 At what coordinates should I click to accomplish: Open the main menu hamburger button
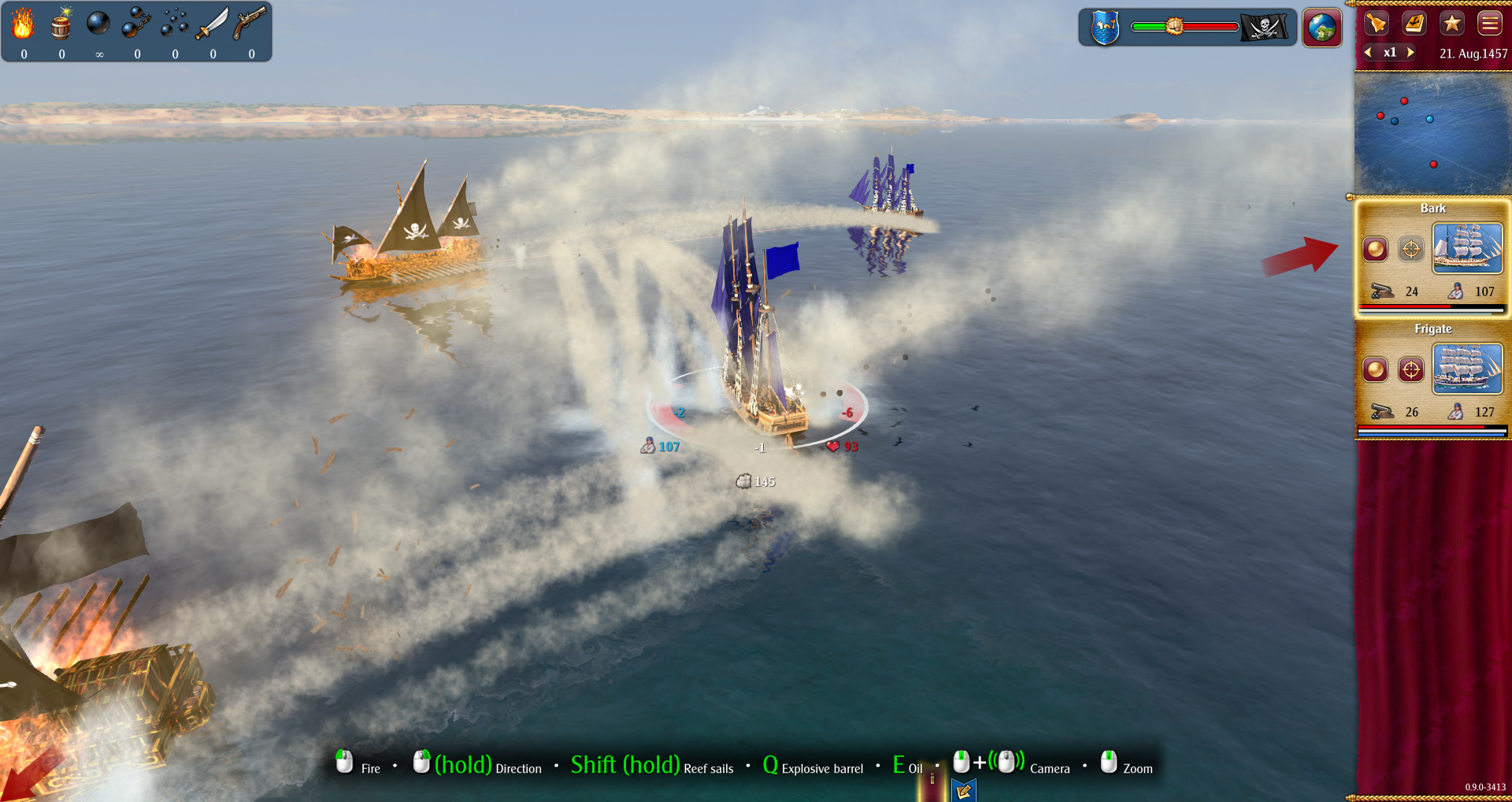(x=1490, y=23)
